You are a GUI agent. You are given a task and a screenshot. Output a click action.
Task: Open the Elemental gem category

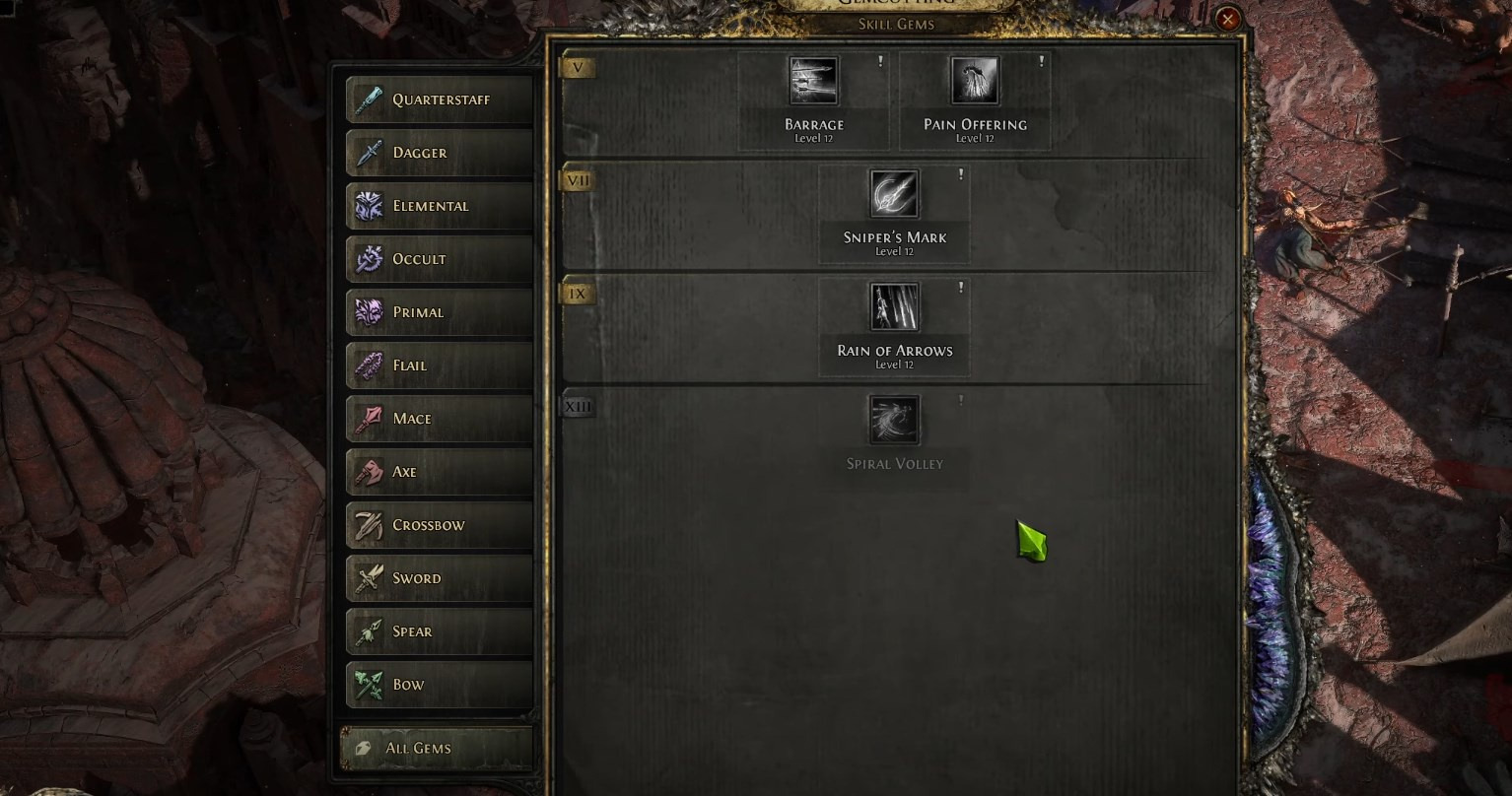[x=440, y=206]
